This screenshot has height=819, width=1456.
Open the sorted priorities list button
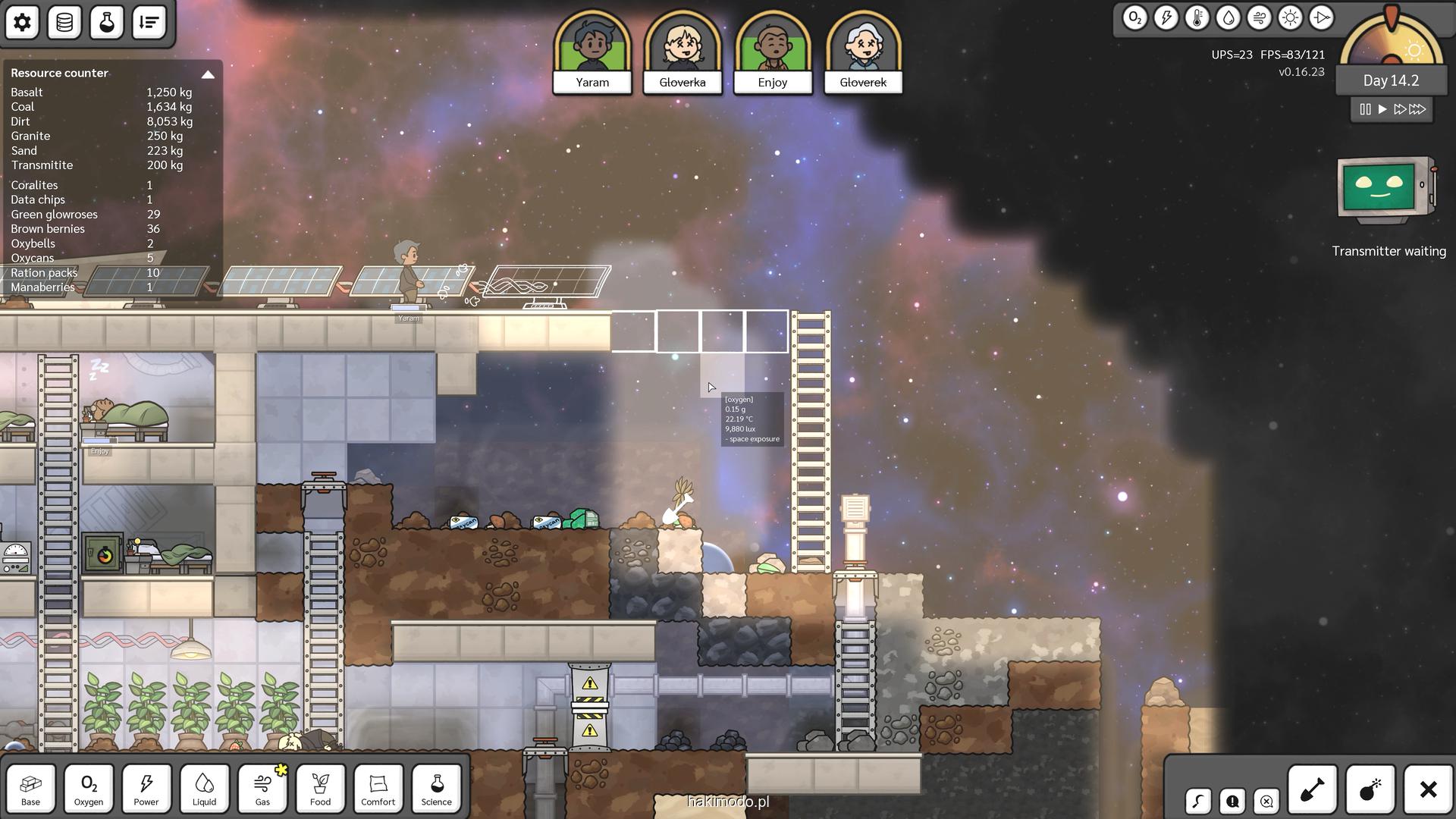tap(149, 23)
